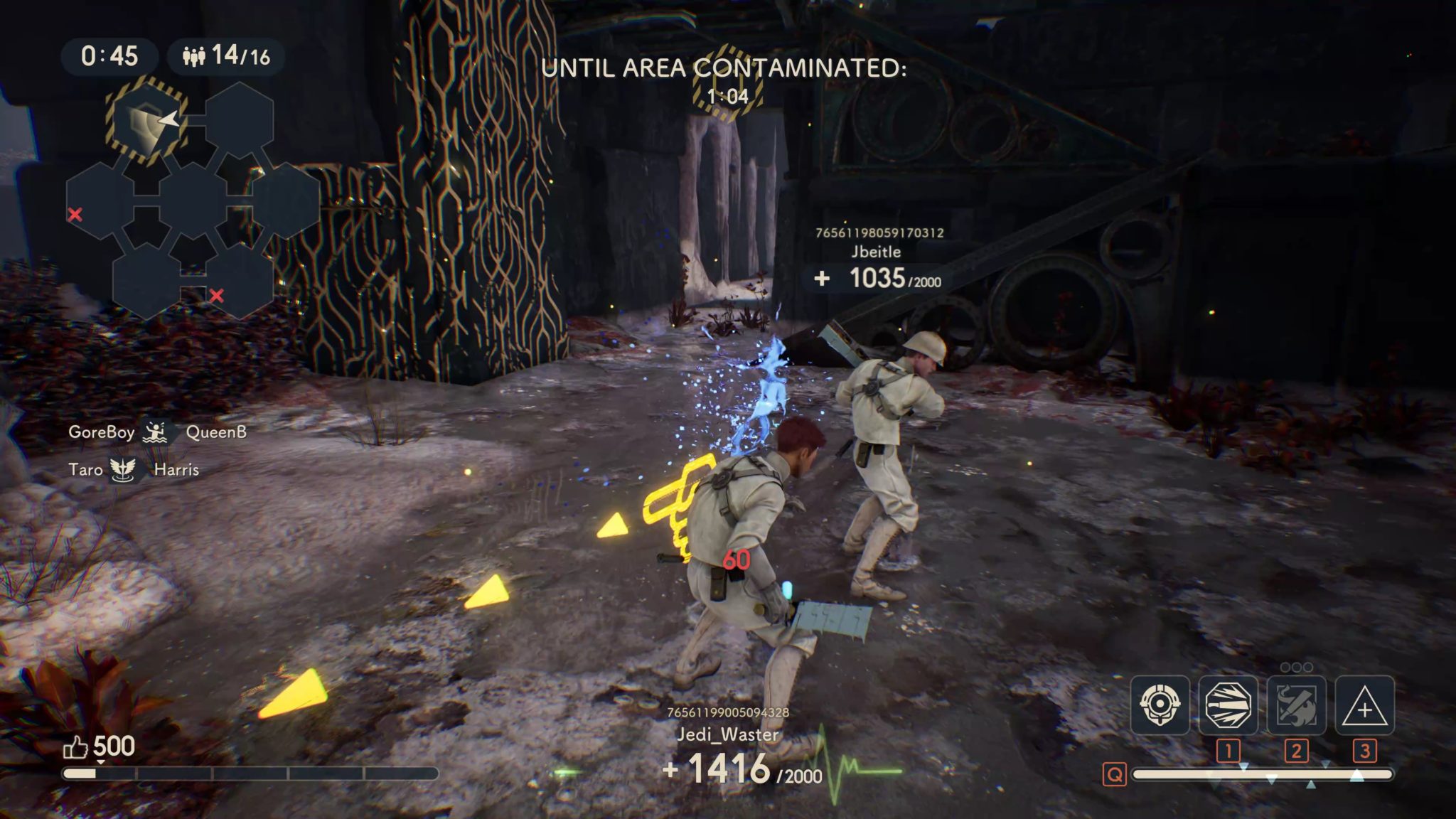Image resolution: width=1456 pixels, height=819 pixels.
Task: Activate the flashlight beam ability
Action: tap(1228, 705)
